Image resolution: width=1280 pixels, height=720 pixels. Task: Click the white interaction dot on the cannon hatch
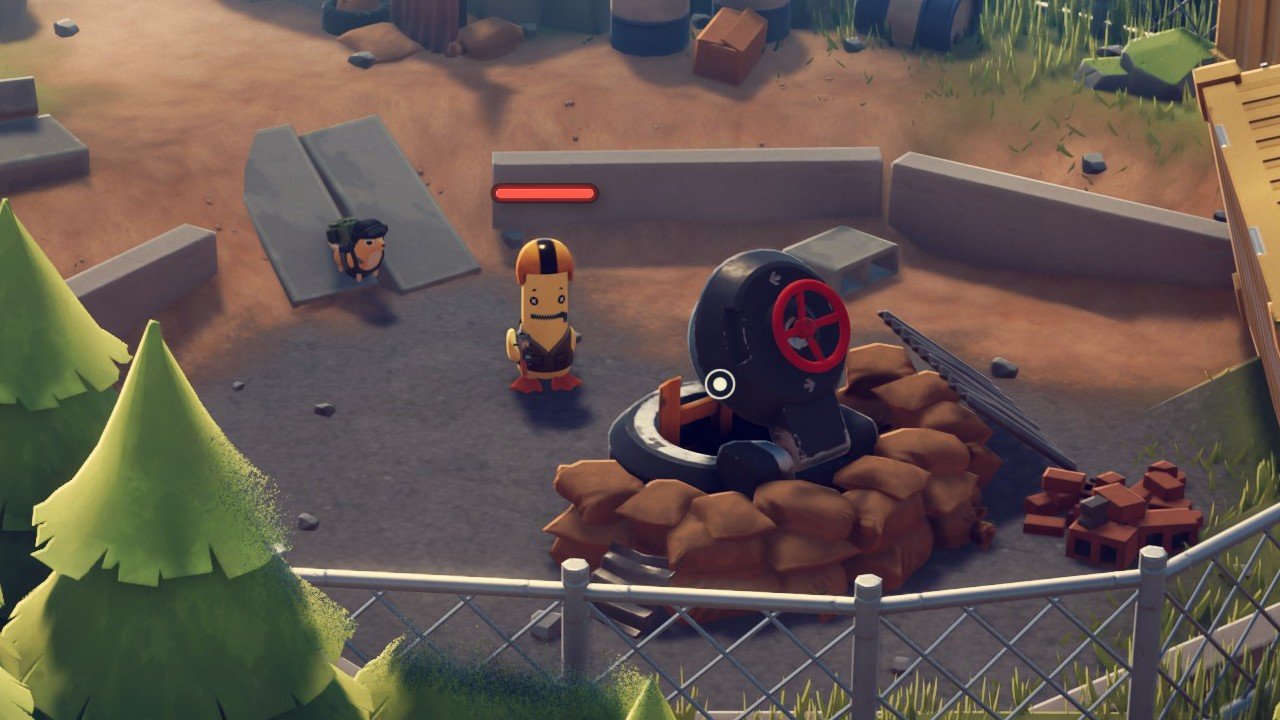pyautogui.click(x=719, y=383)
